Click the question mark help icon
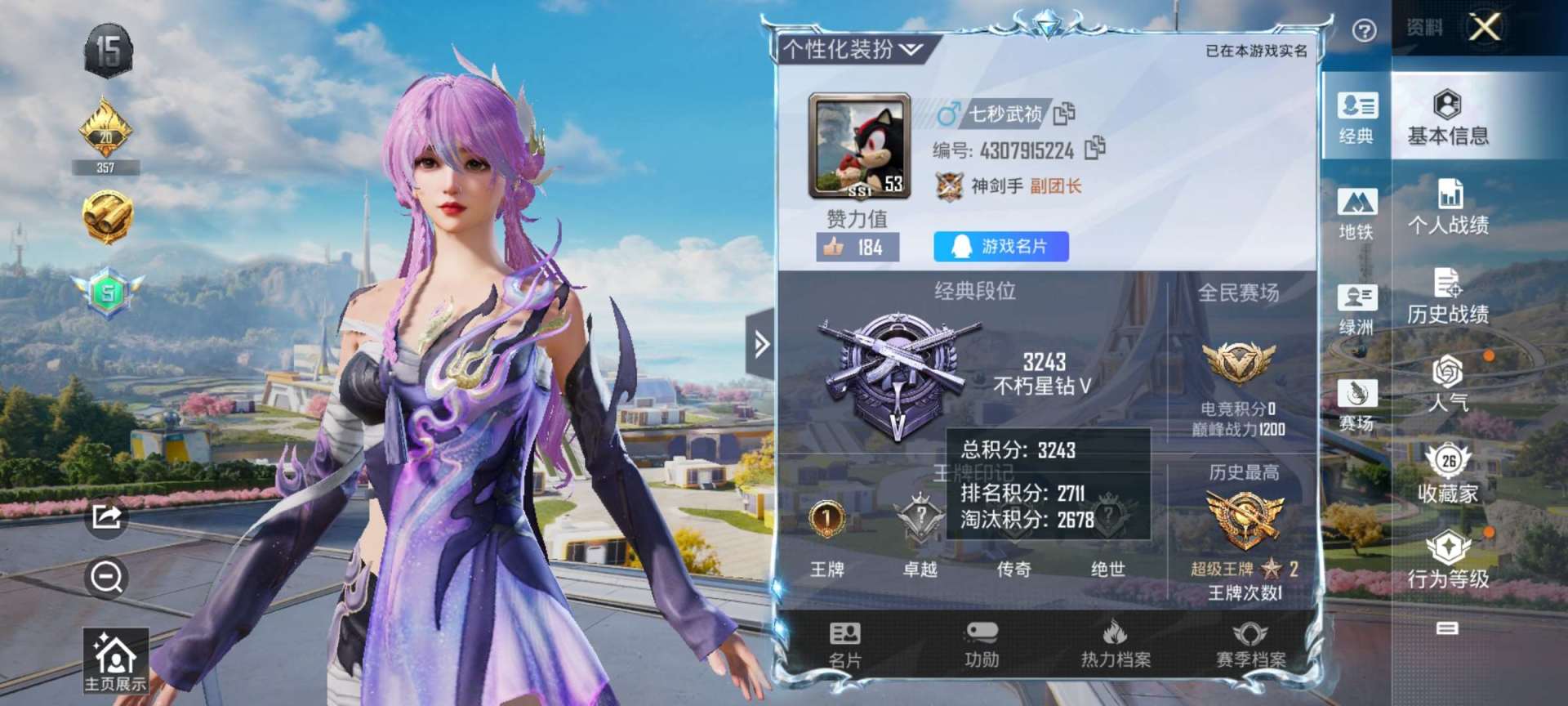1568x706 pixels. [x=1364, y=31]
